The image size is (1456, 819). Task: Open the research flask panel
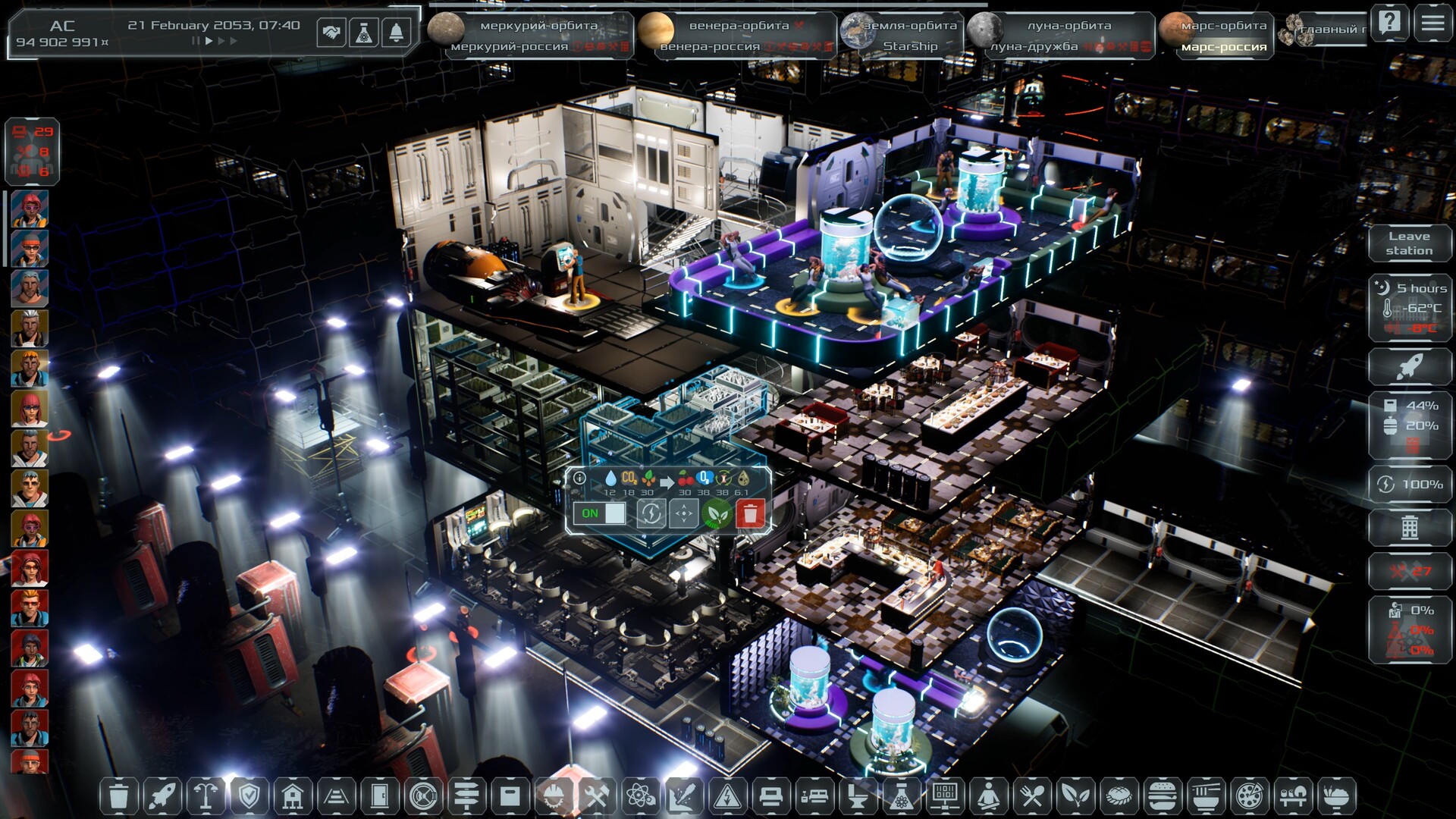(x=364, y=33)
